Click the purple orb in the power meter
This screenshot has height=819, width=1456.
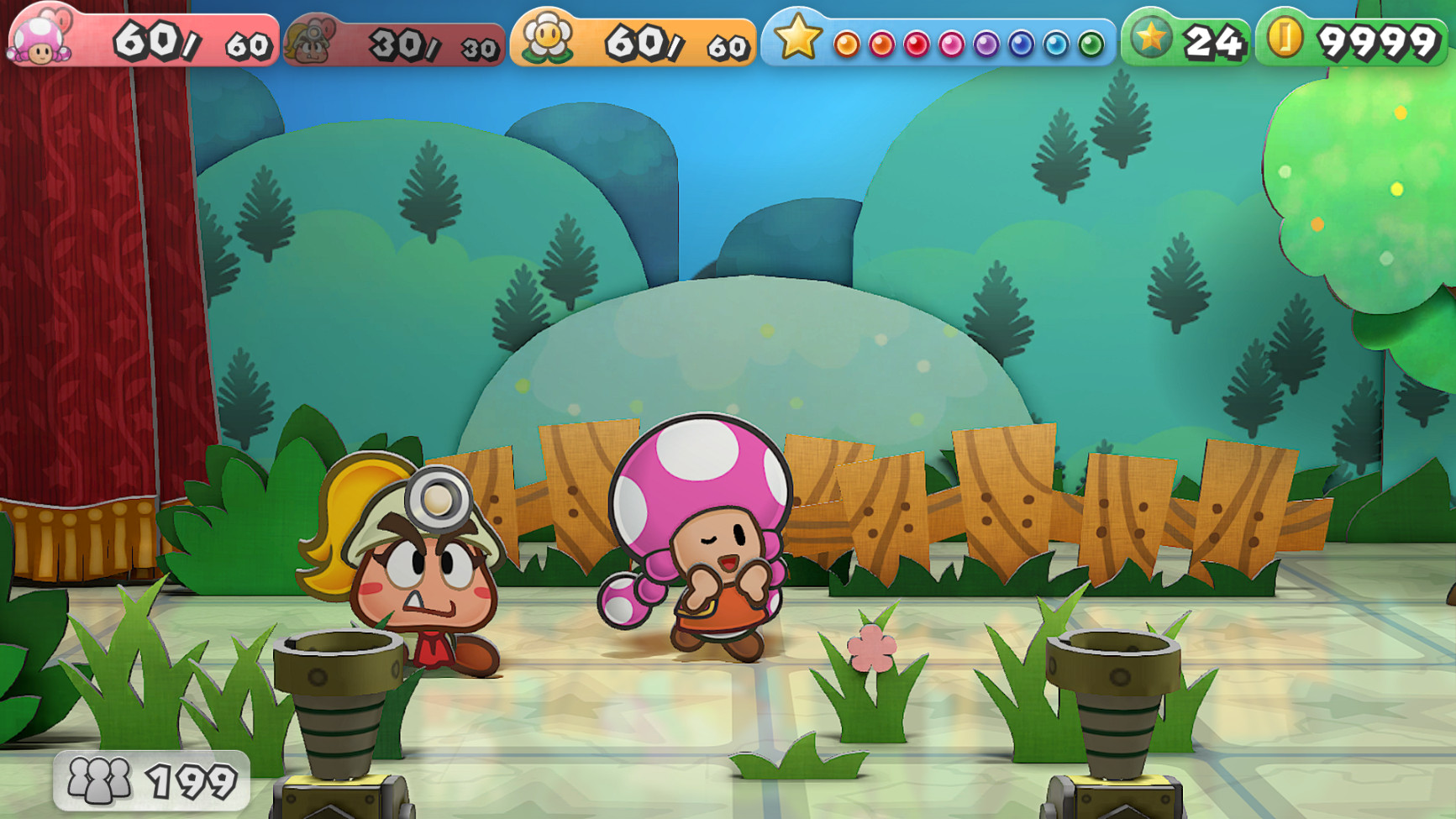click(986, 42)
